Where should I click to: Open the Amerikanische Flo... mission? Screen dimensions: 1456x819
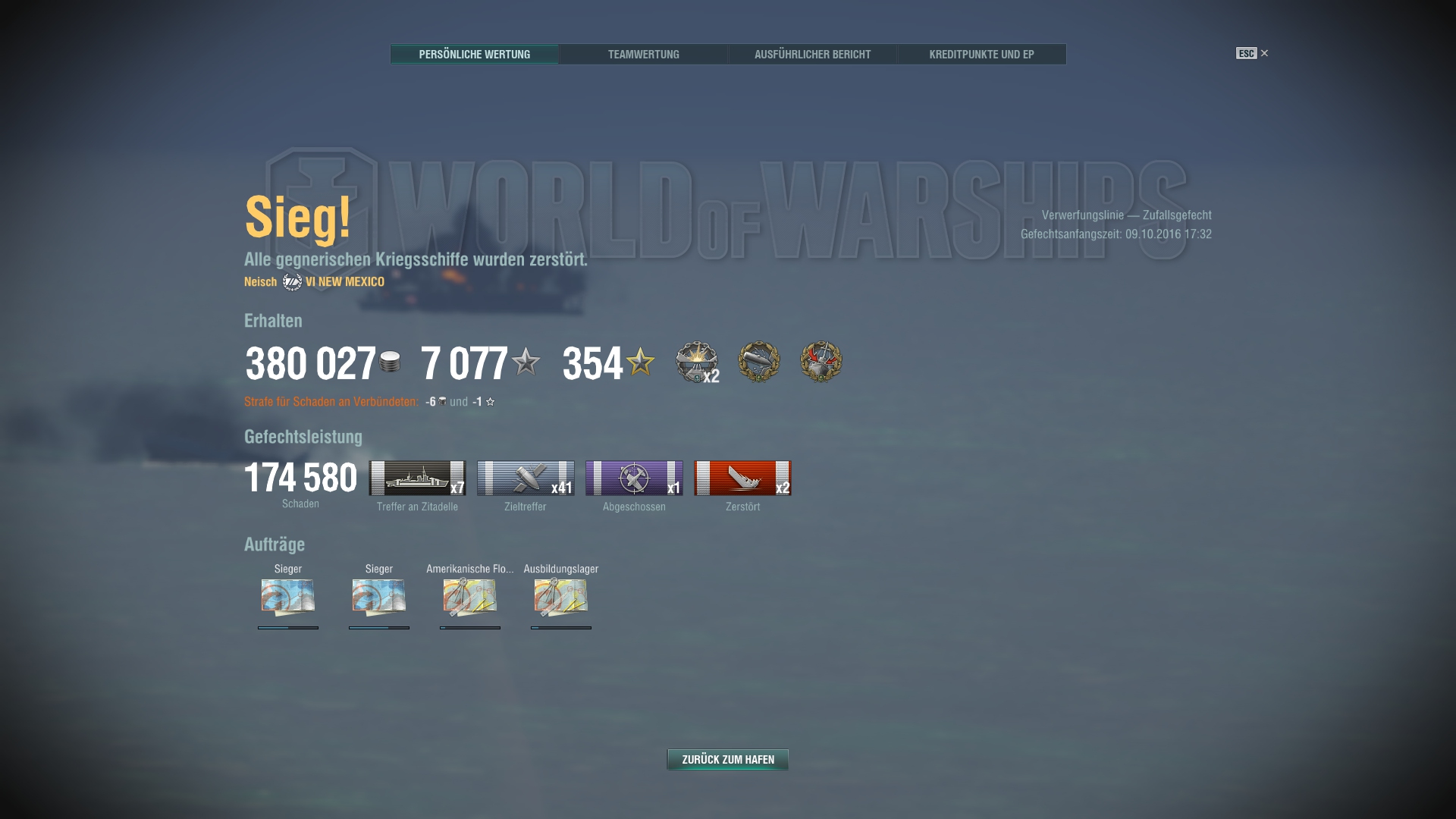point(470,597)
